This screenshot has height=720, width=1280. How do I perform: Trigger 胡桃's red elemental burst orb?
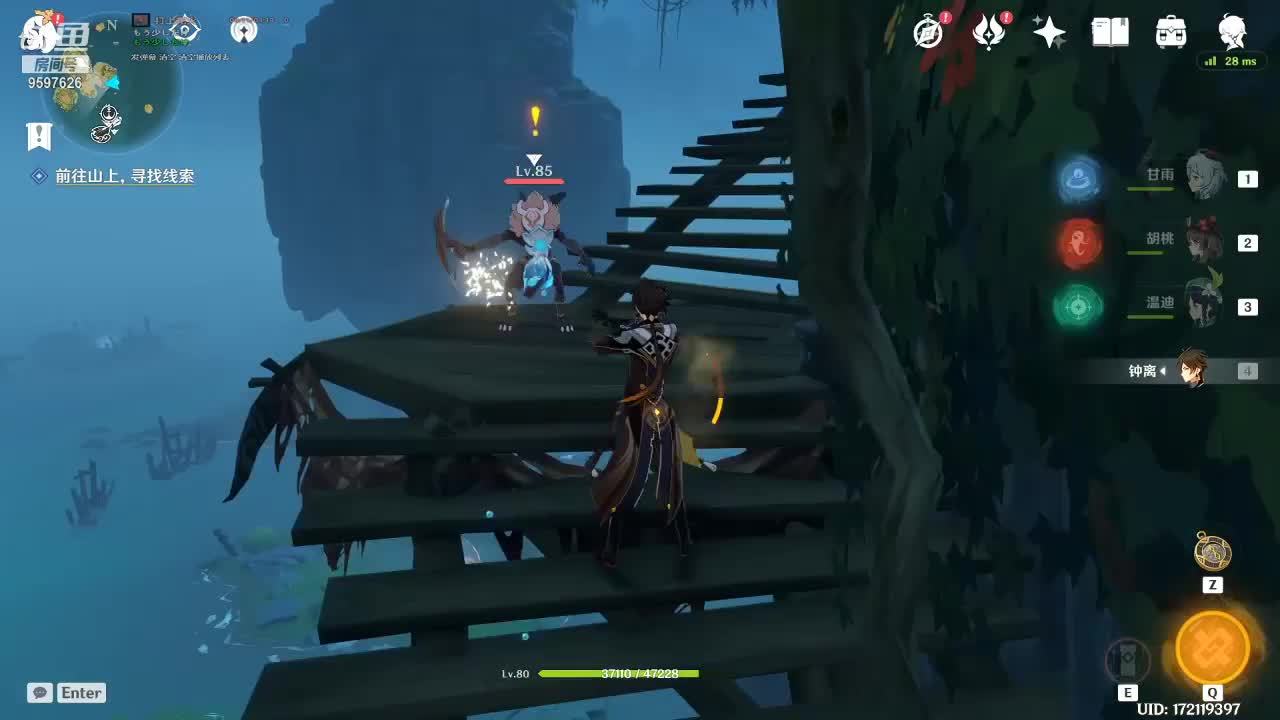click(x=1081, y=242)
